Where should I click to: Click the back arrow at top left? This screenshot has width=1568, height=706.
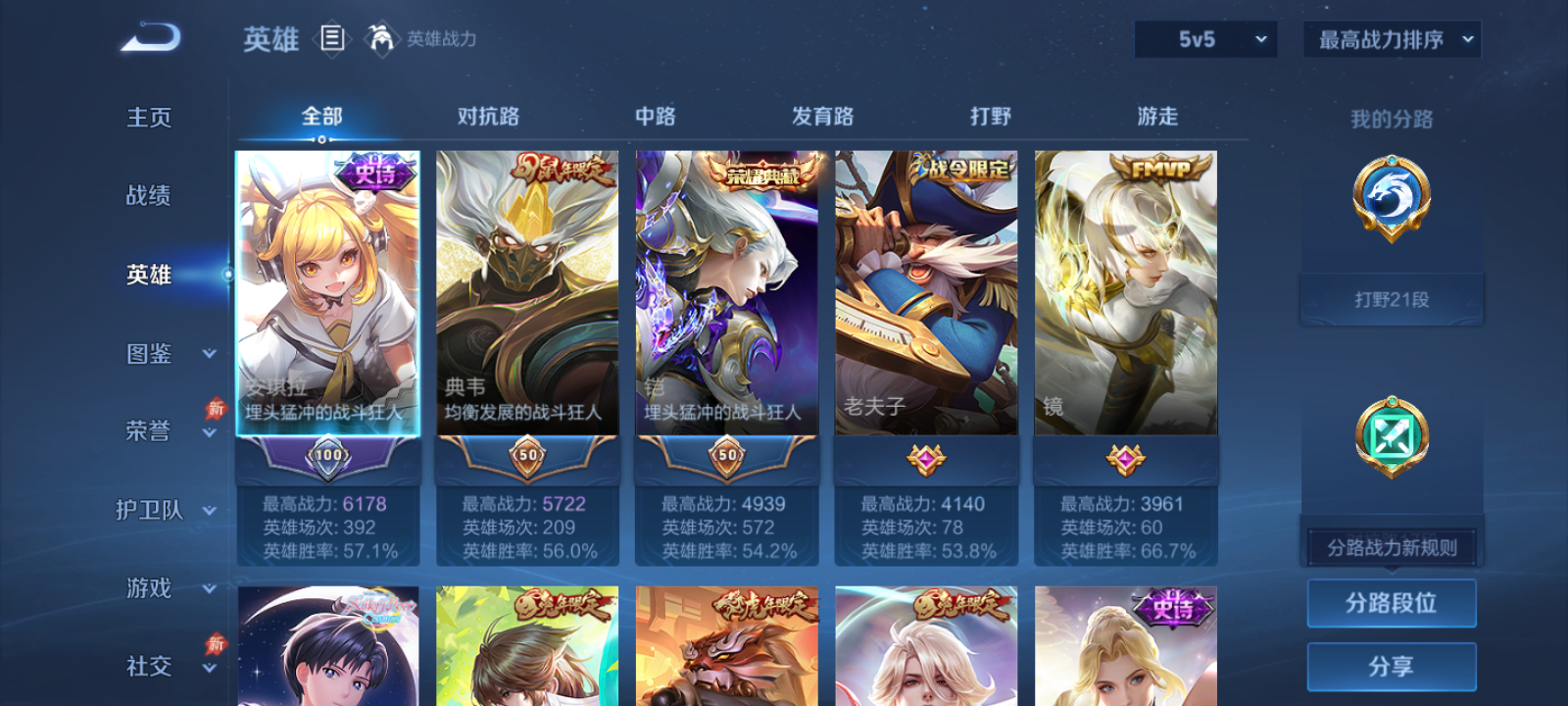(149, 37)
